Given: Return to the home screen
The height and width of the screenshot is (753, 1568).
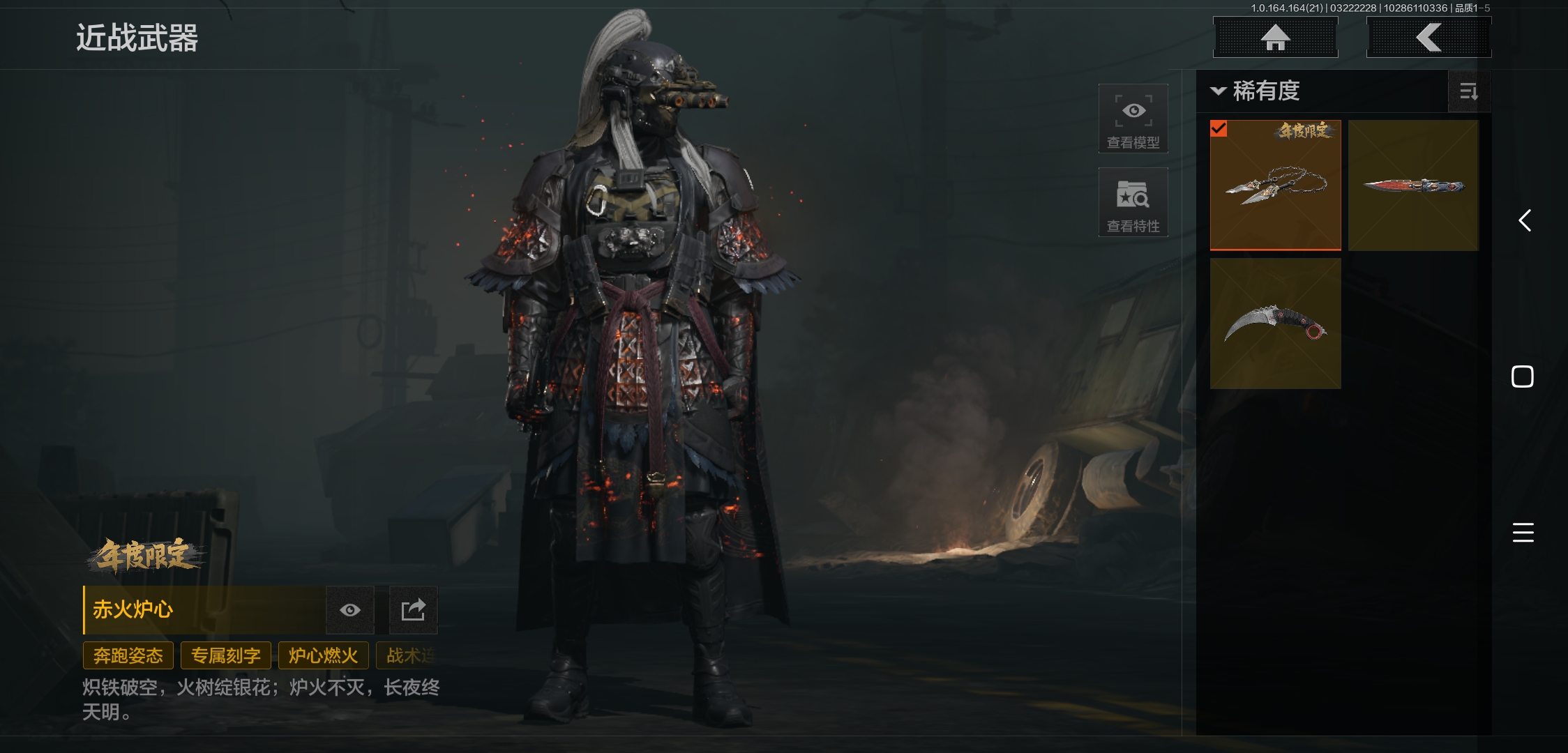Looking at the screenshot, I should [x=1275, y=38].
